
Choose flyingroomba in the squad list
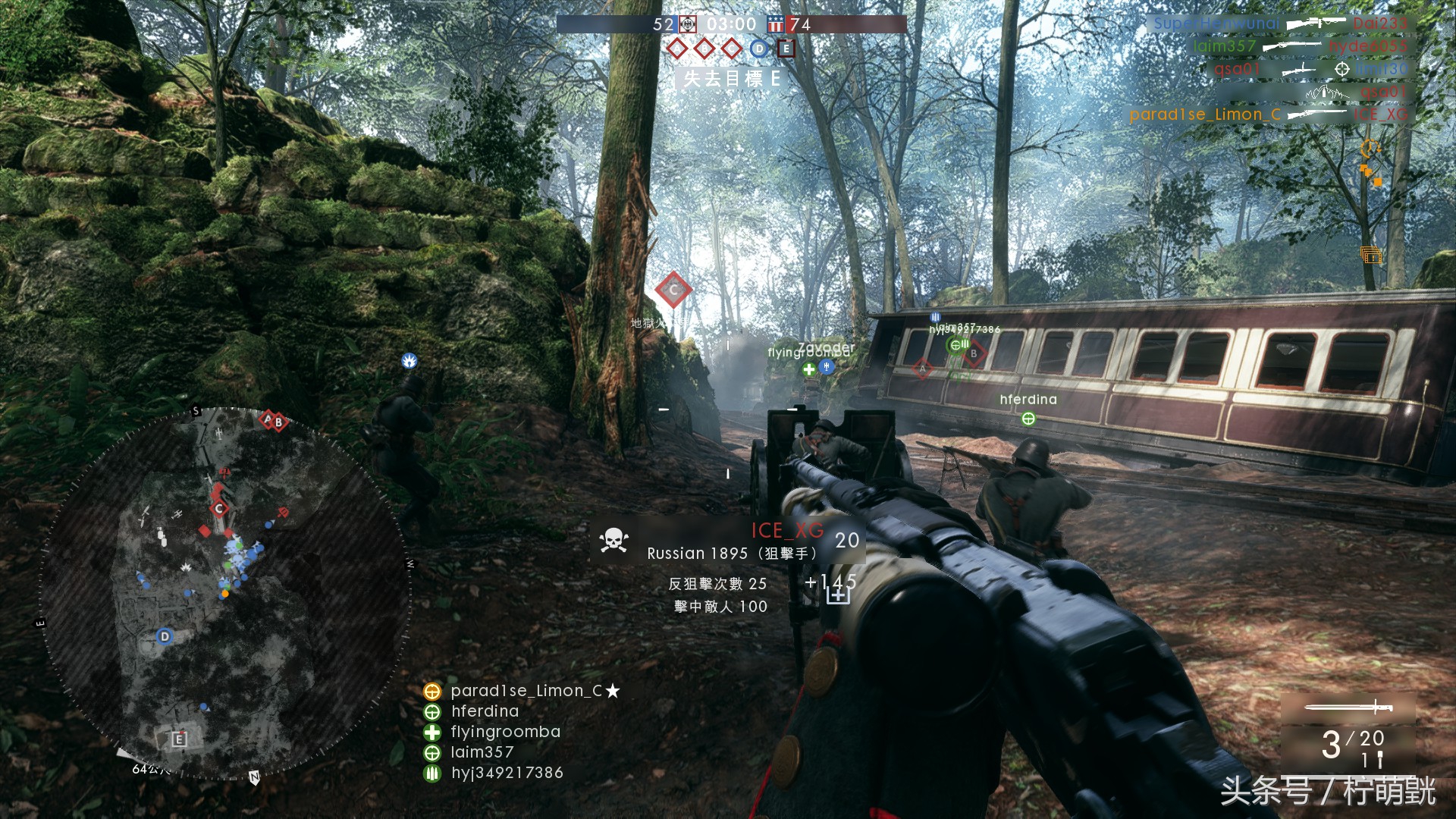point(505,732)
